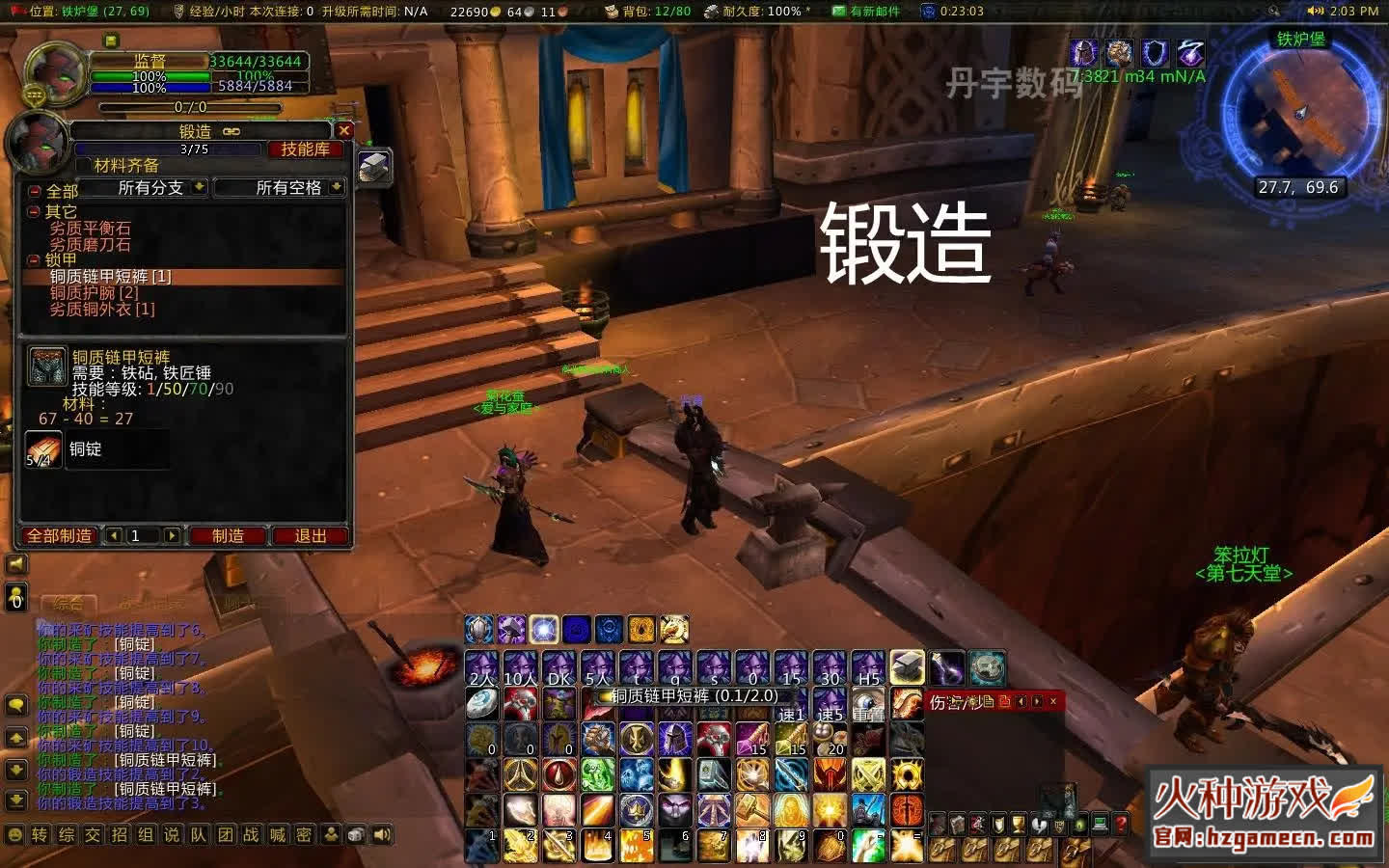Screen dimensions: 1389x868
Task: Collapse the 锁甲 category in the recipe list
Action: 32,258
